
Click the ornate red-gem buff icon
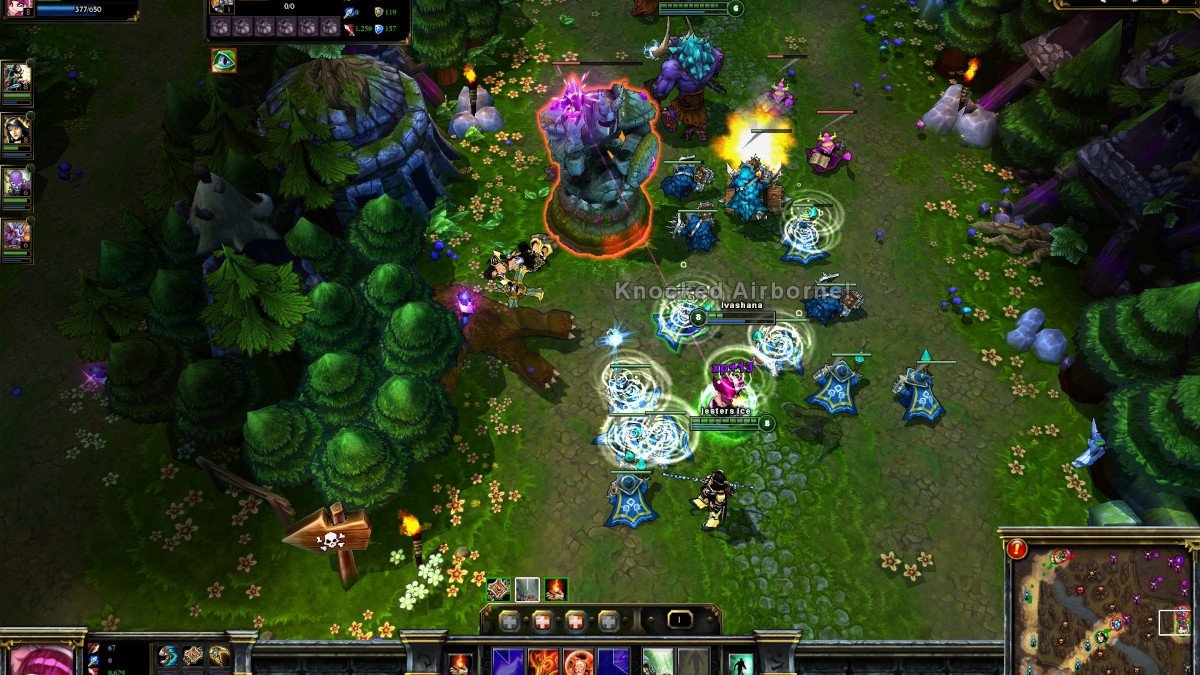[x=499, y=589]
